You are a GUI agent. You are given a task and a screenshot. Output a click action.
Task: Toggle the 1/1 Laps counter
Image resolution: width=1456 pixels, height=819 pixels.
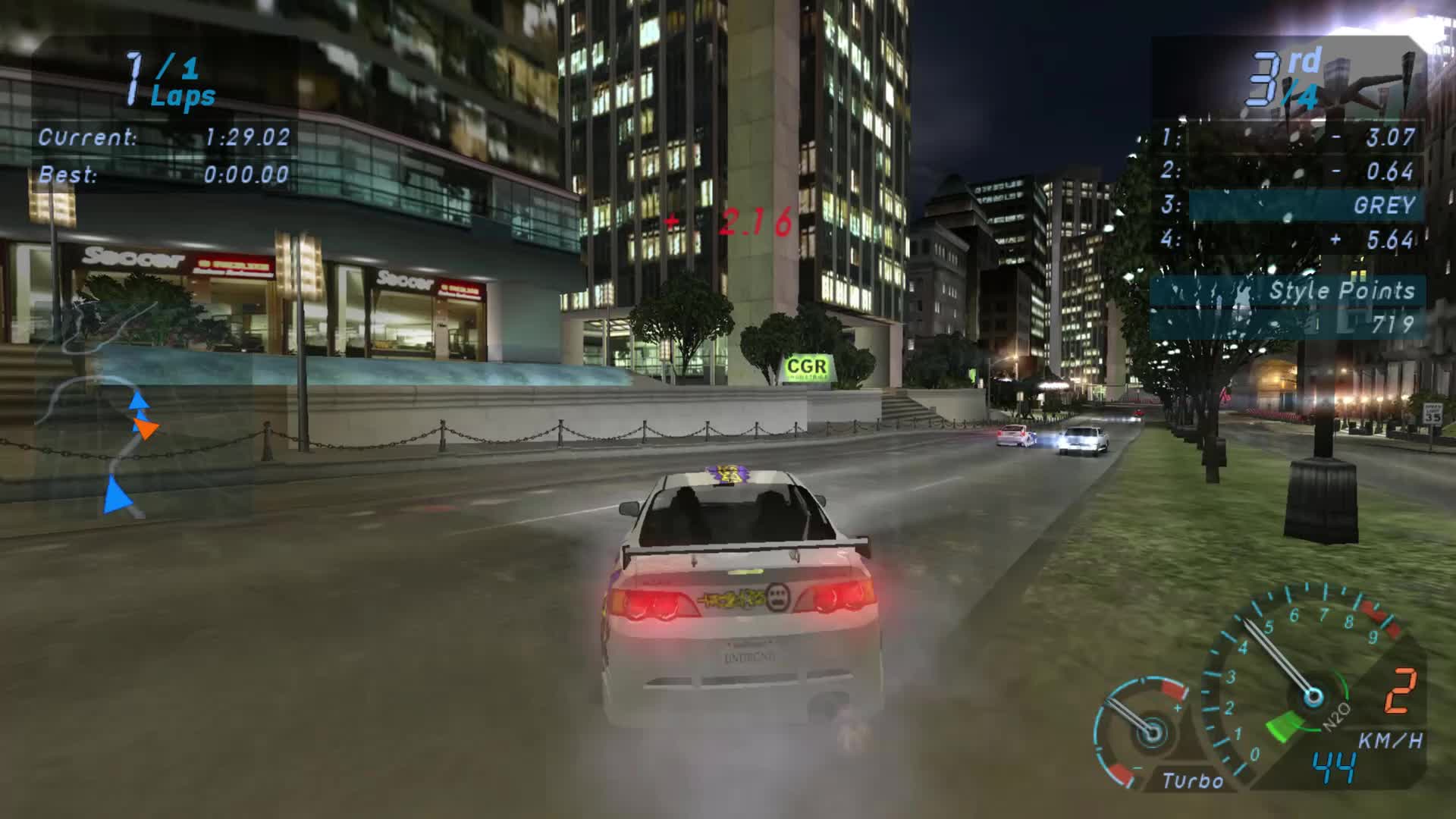click(165, 80)
